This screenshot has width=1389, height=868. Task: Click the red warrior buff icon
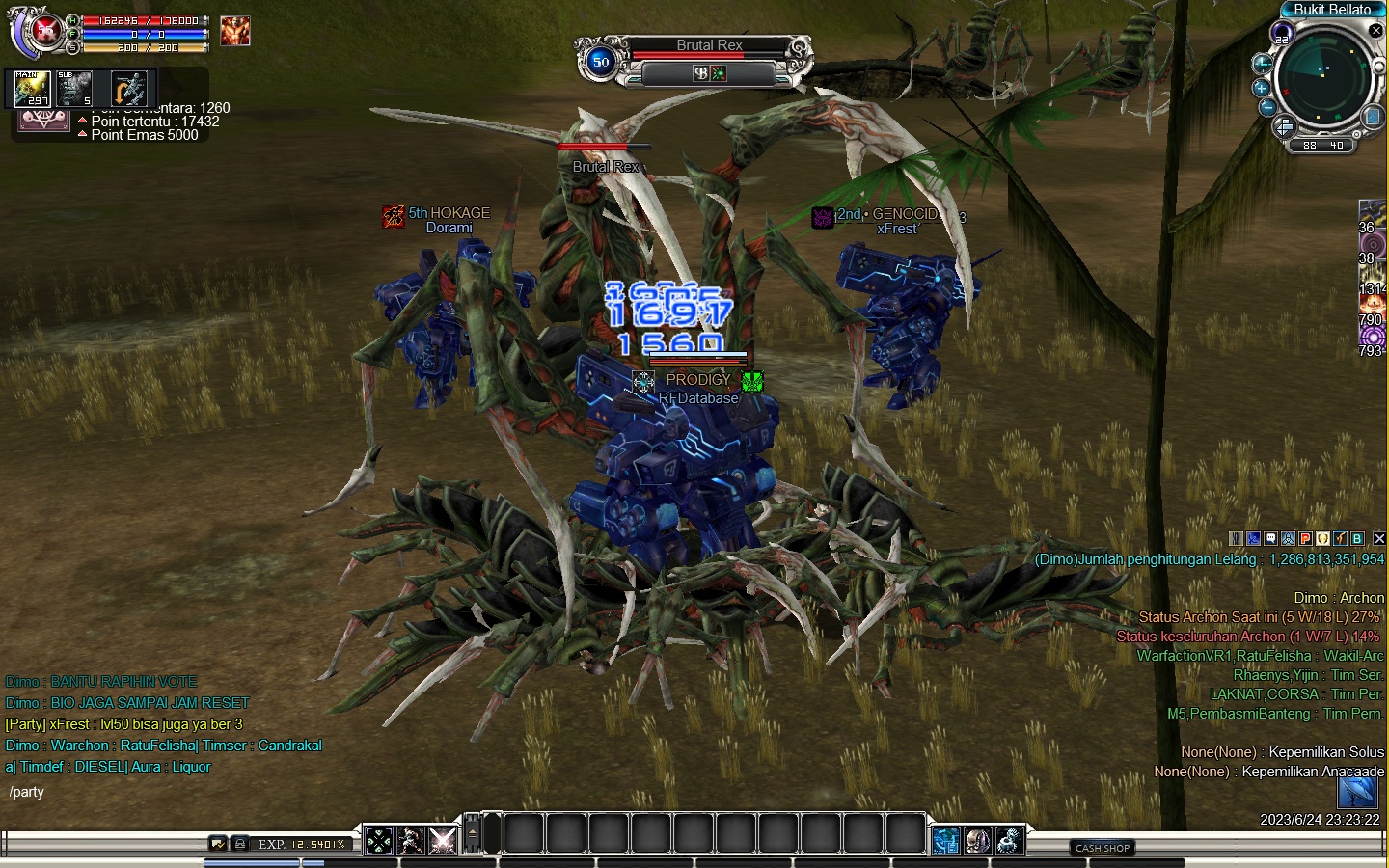234,31
